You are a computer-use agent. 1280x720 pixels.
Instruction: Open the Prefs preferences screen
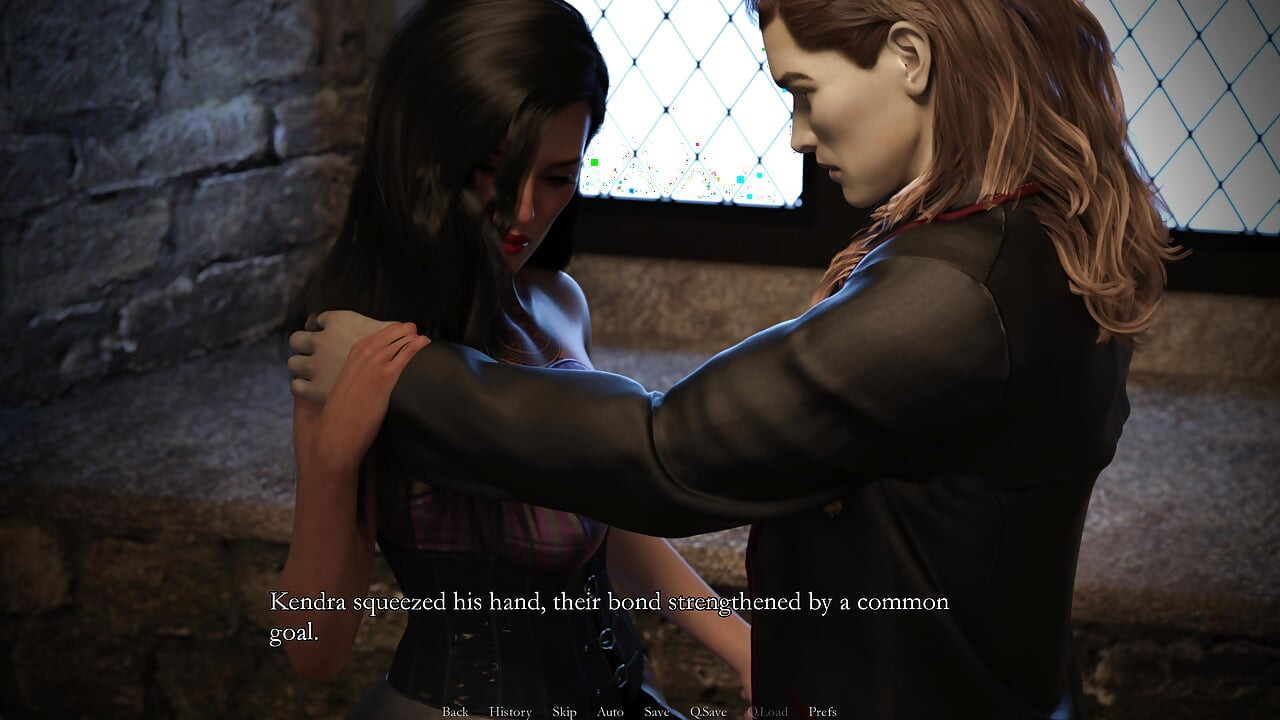click(x=823, y=711)
